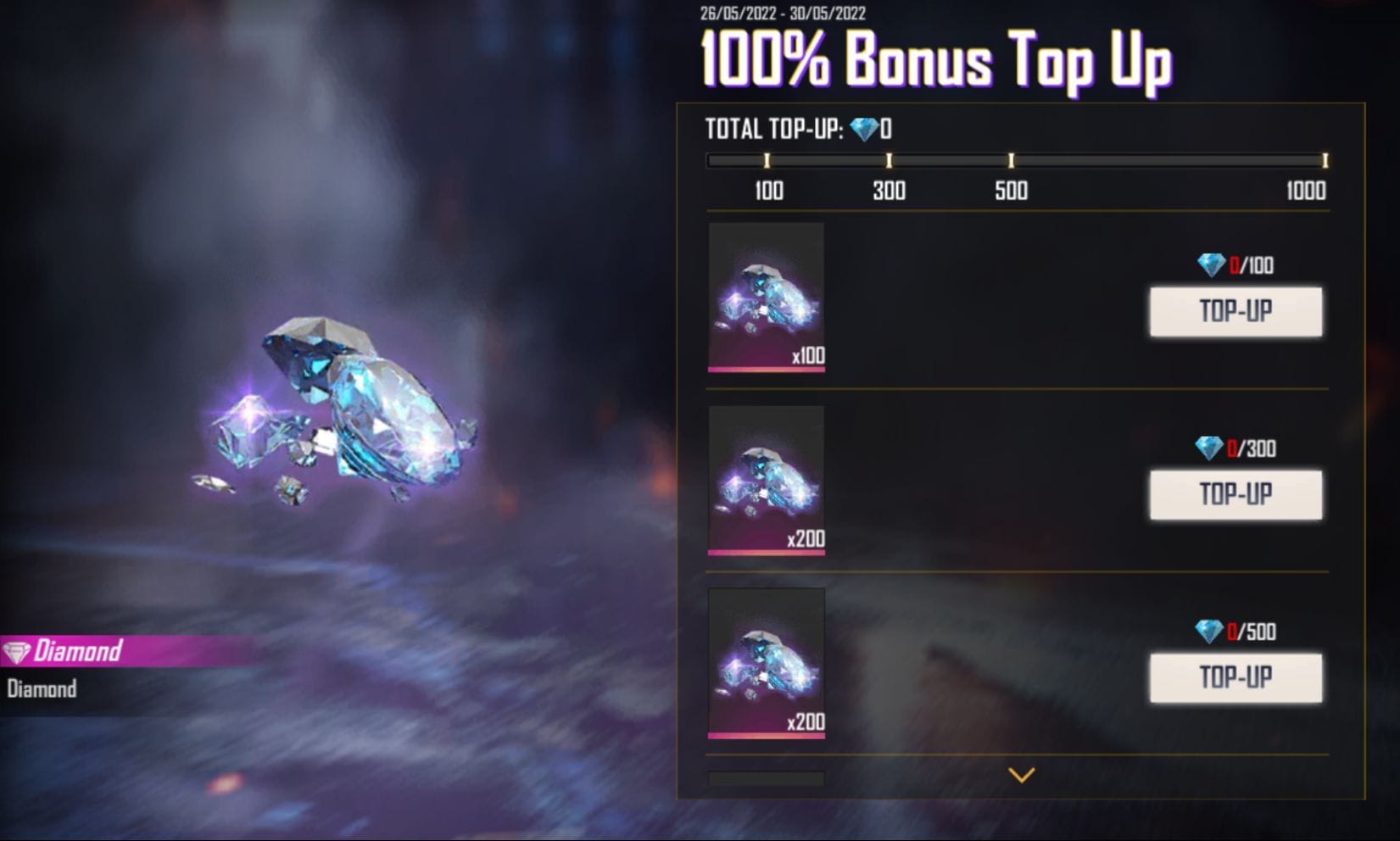Click the x200 diamond reward in third row
This screenshot has height=841, width=1400.
click(x=765, y=664)
